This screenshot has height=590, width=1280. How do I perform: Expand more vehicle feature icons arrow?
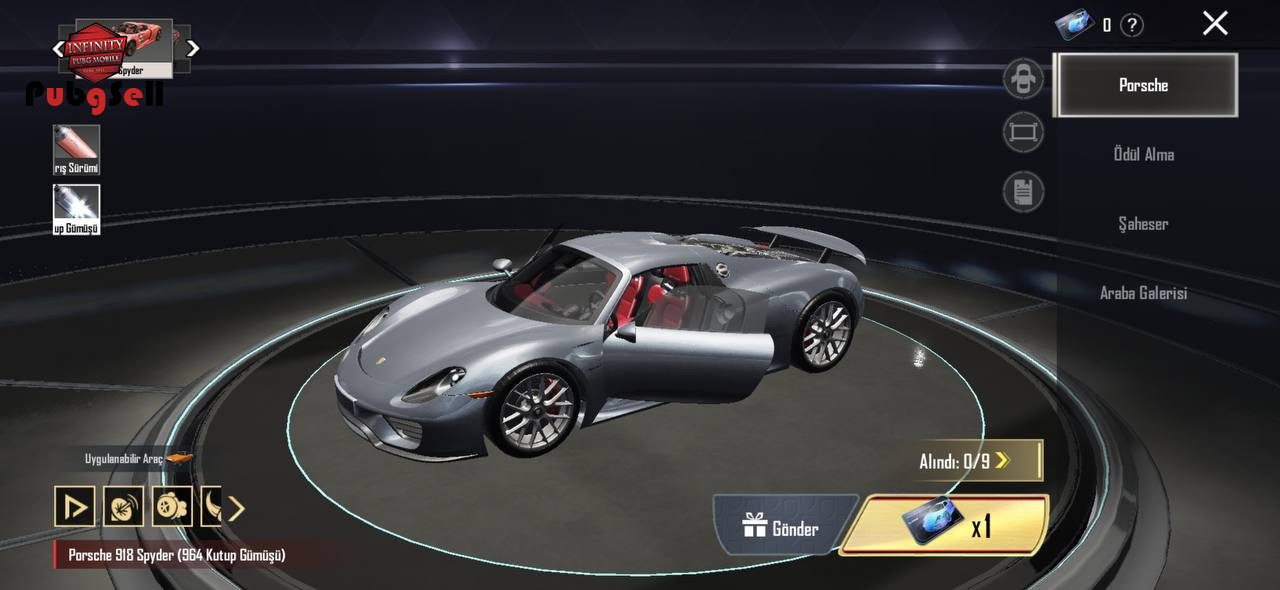236,508
